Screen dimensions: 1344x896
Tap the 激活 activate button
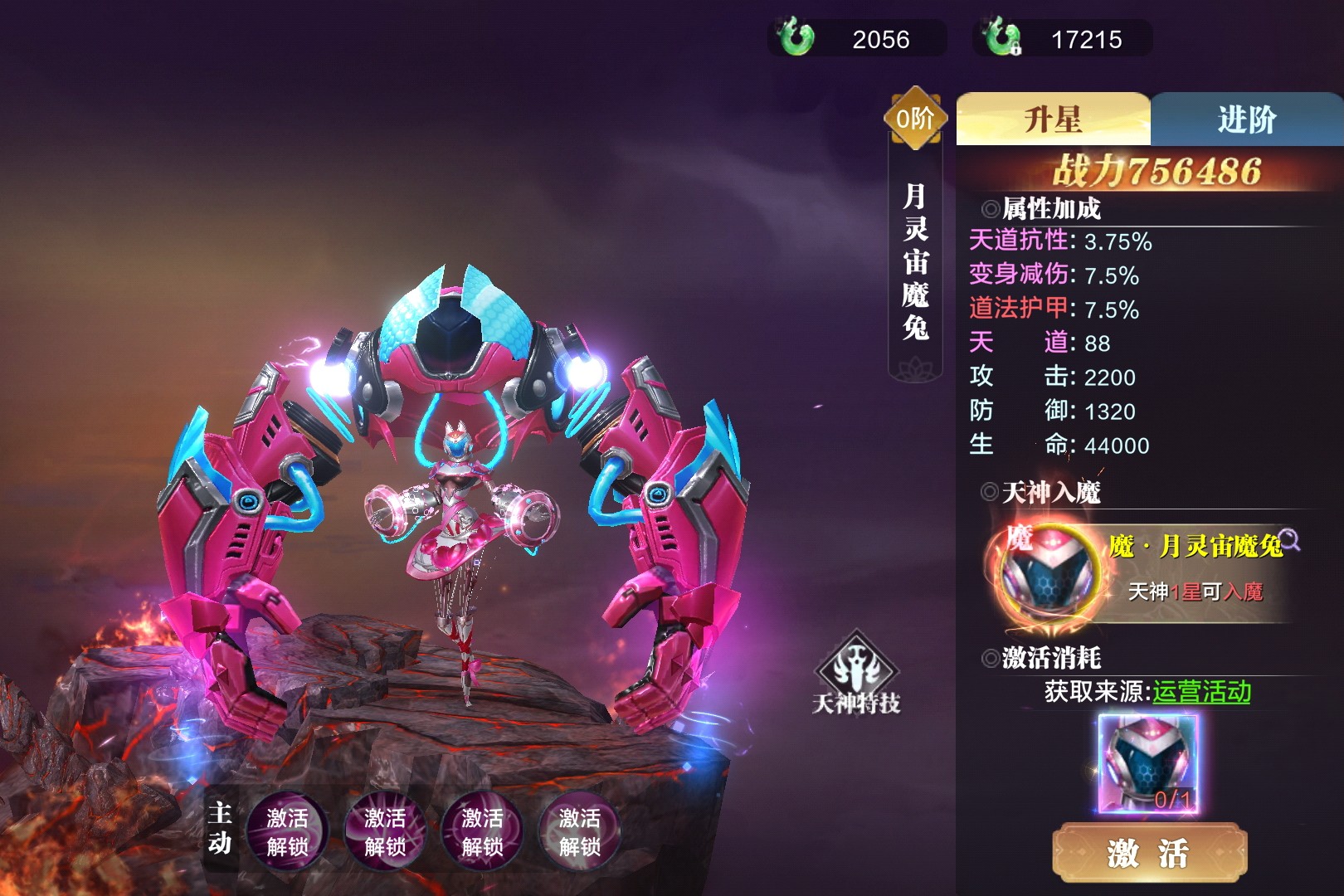point(1149,852)
